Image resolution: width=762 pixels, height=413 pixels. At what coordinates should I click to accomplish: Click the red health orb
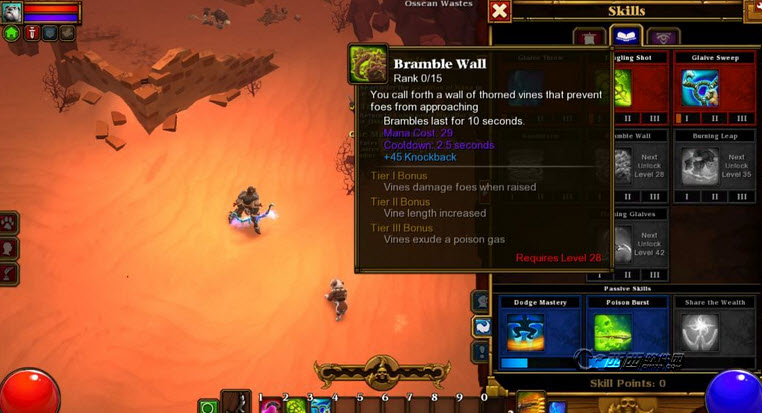(x=28, y=392)
